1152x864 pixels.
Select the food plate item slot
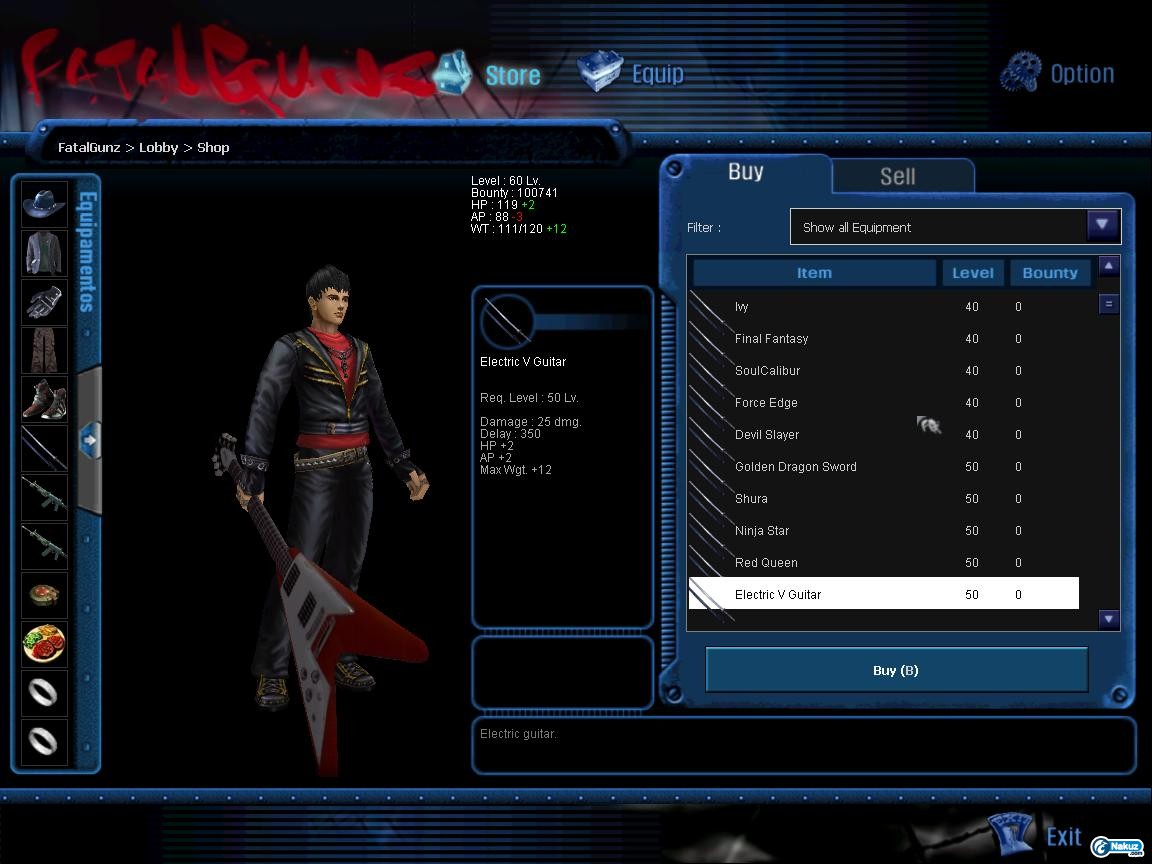point(44,643)
